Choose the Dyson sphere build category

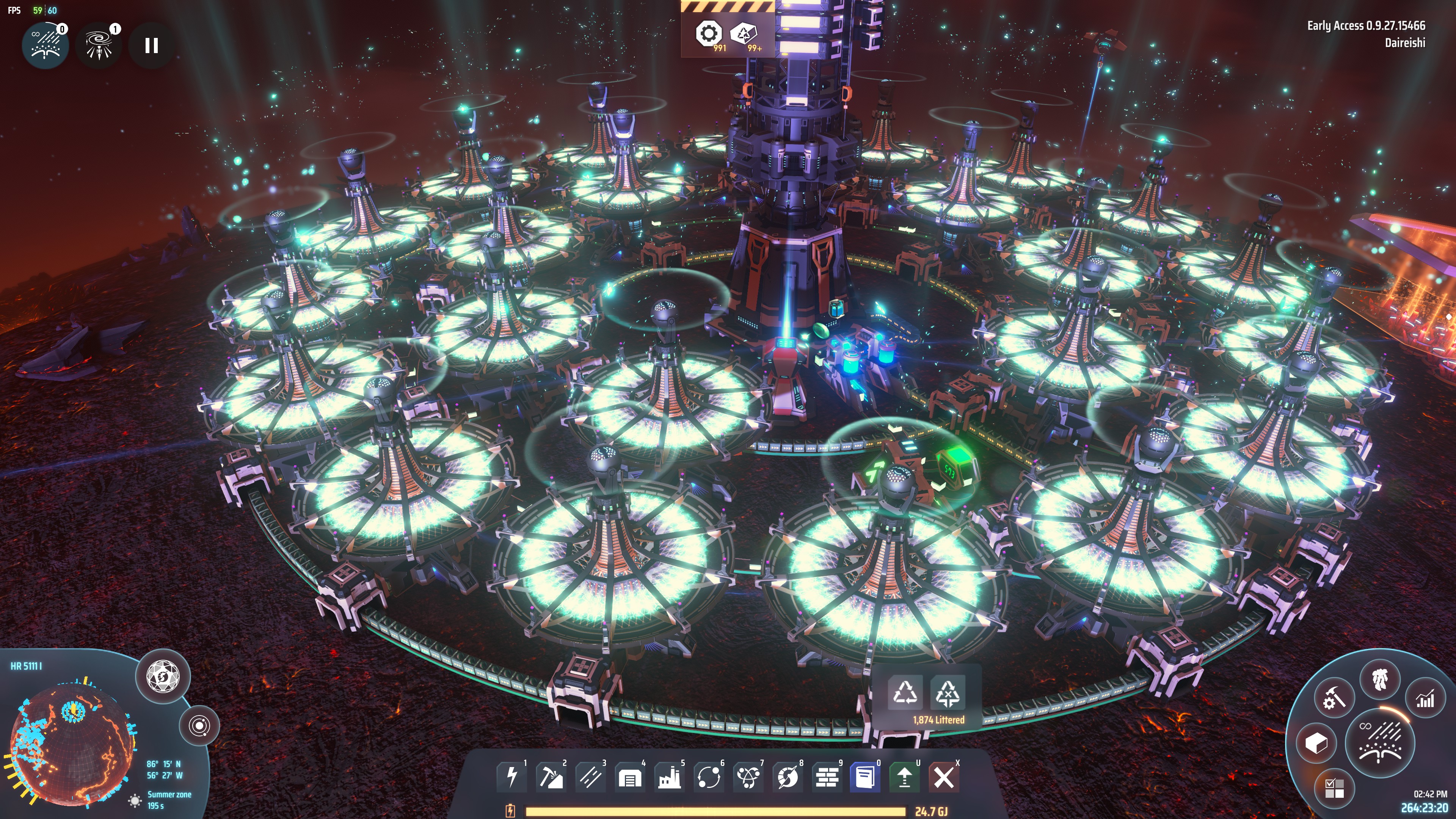click(788, 777)
